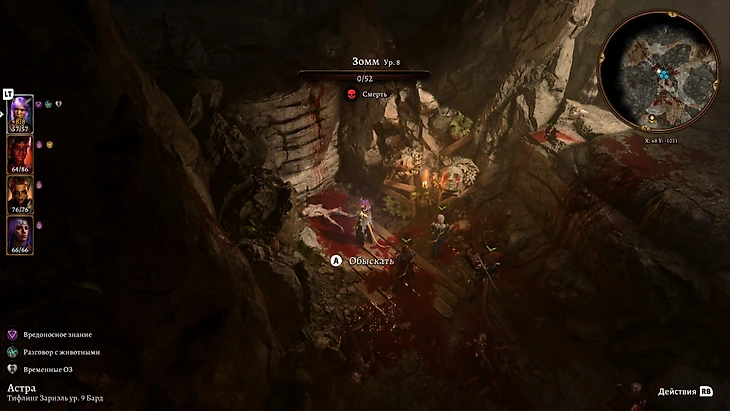Show the Временные ОЗ heart icon

click(12, 369)
